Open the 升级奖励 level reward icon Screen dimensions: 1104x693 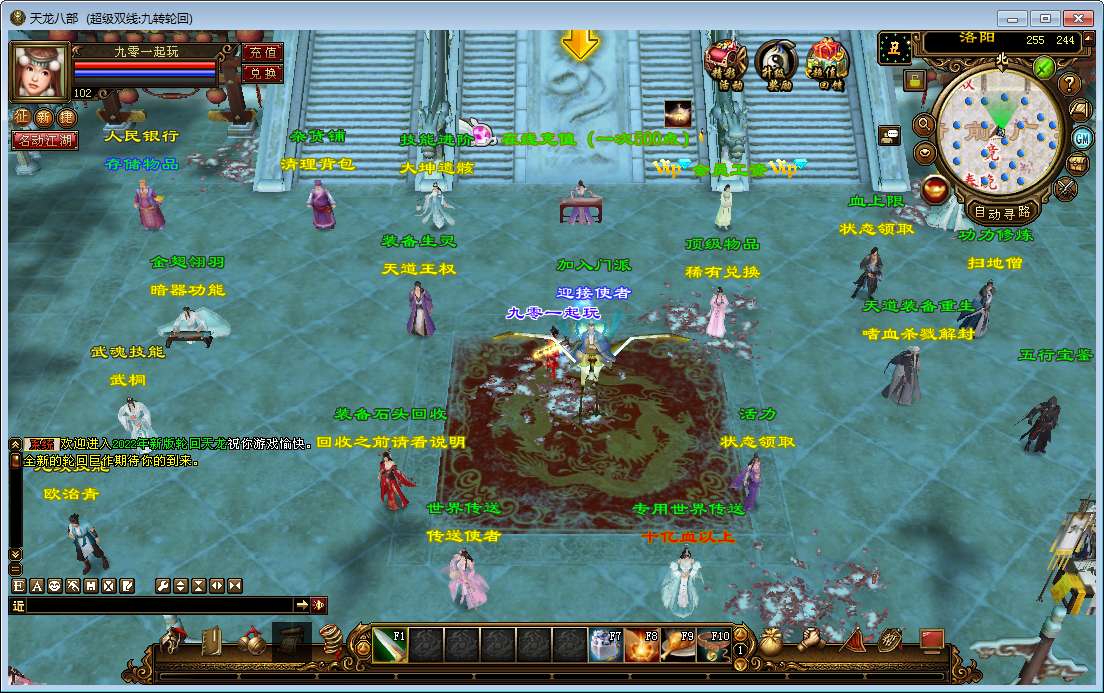point(775,65)
